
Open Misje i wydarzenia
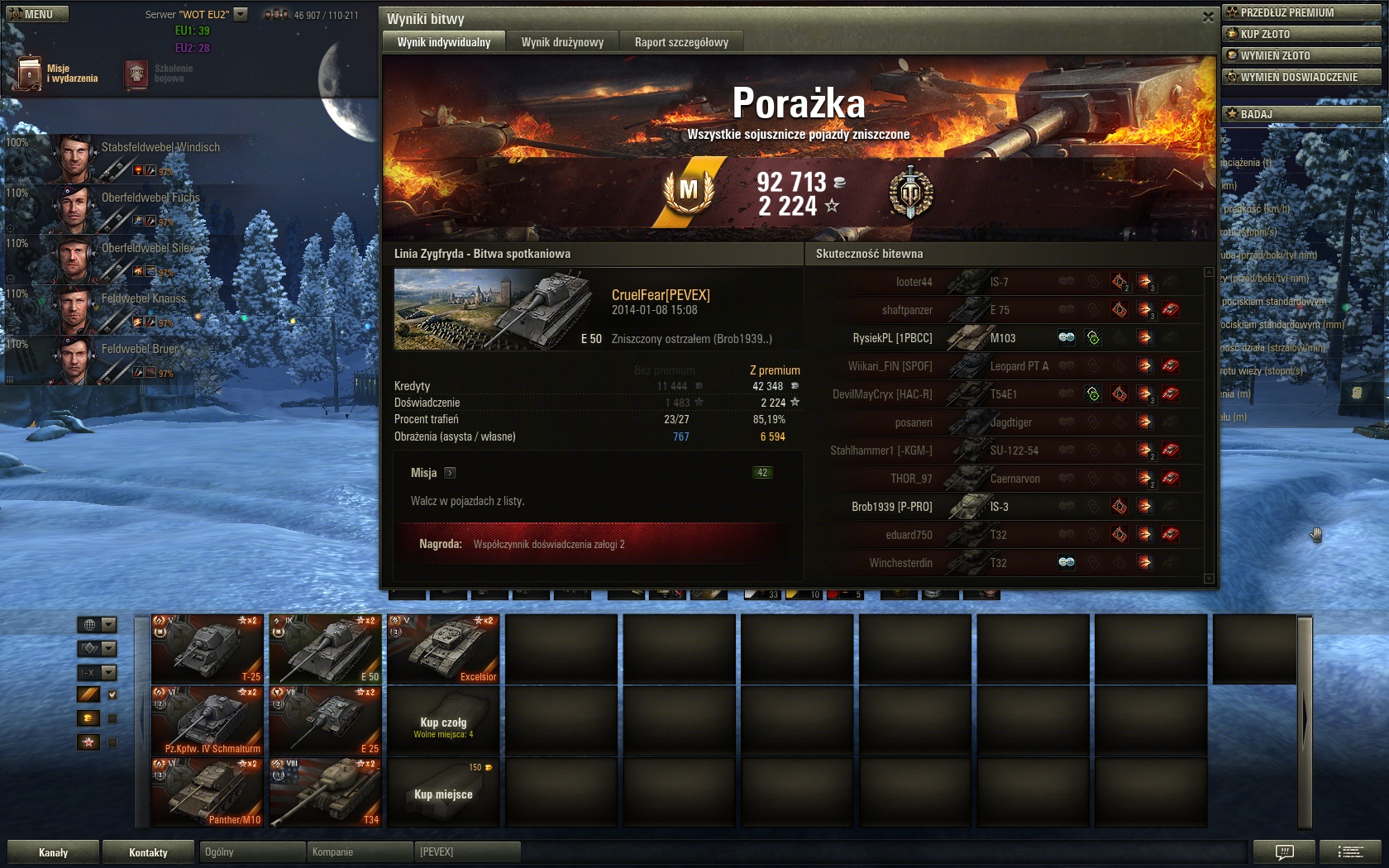point(58,74)
